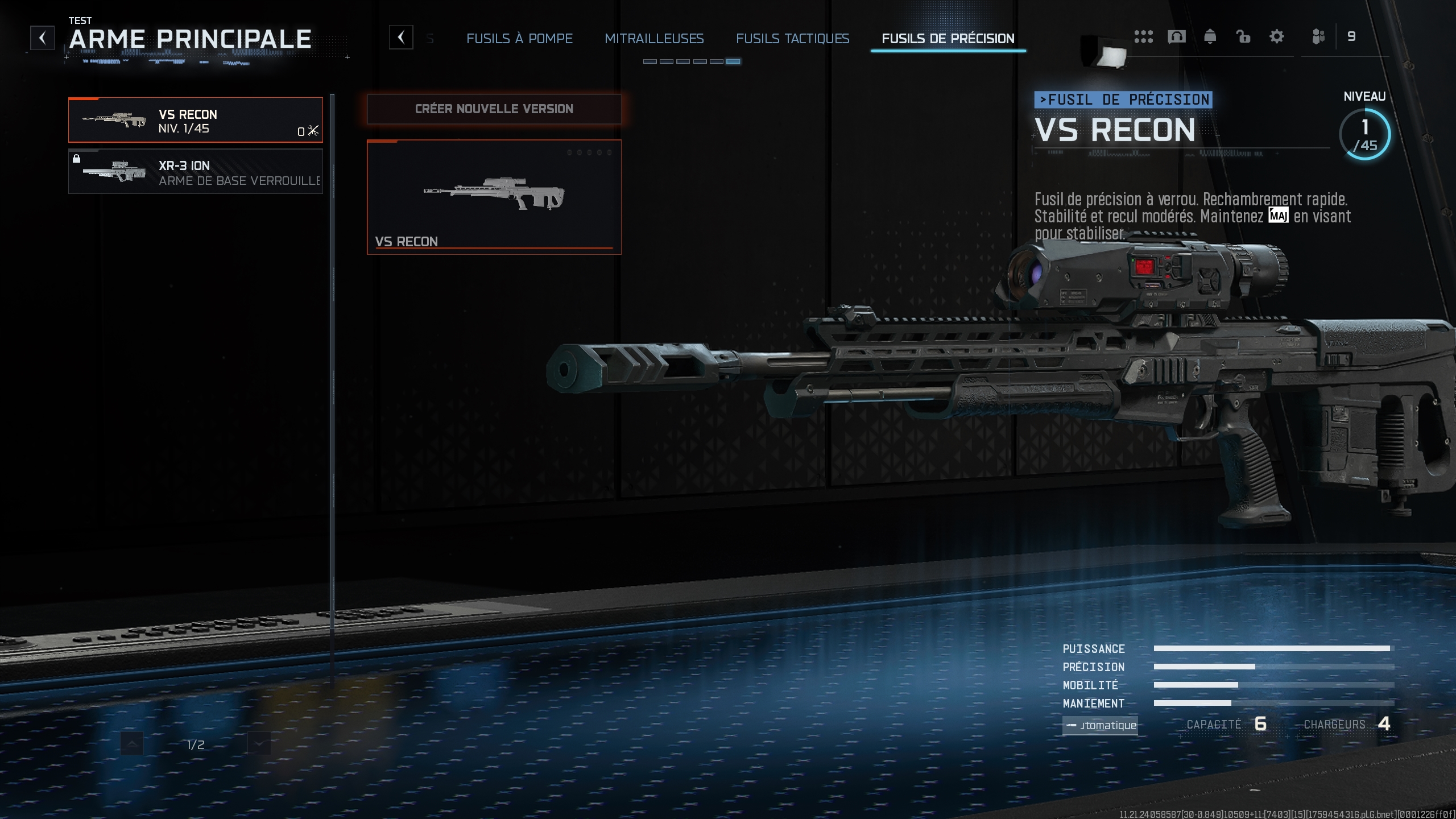This screenshot has height=819, width=1456.
Task: Click the back chevron next to weapon categories
Action: (x=402, y=38)
